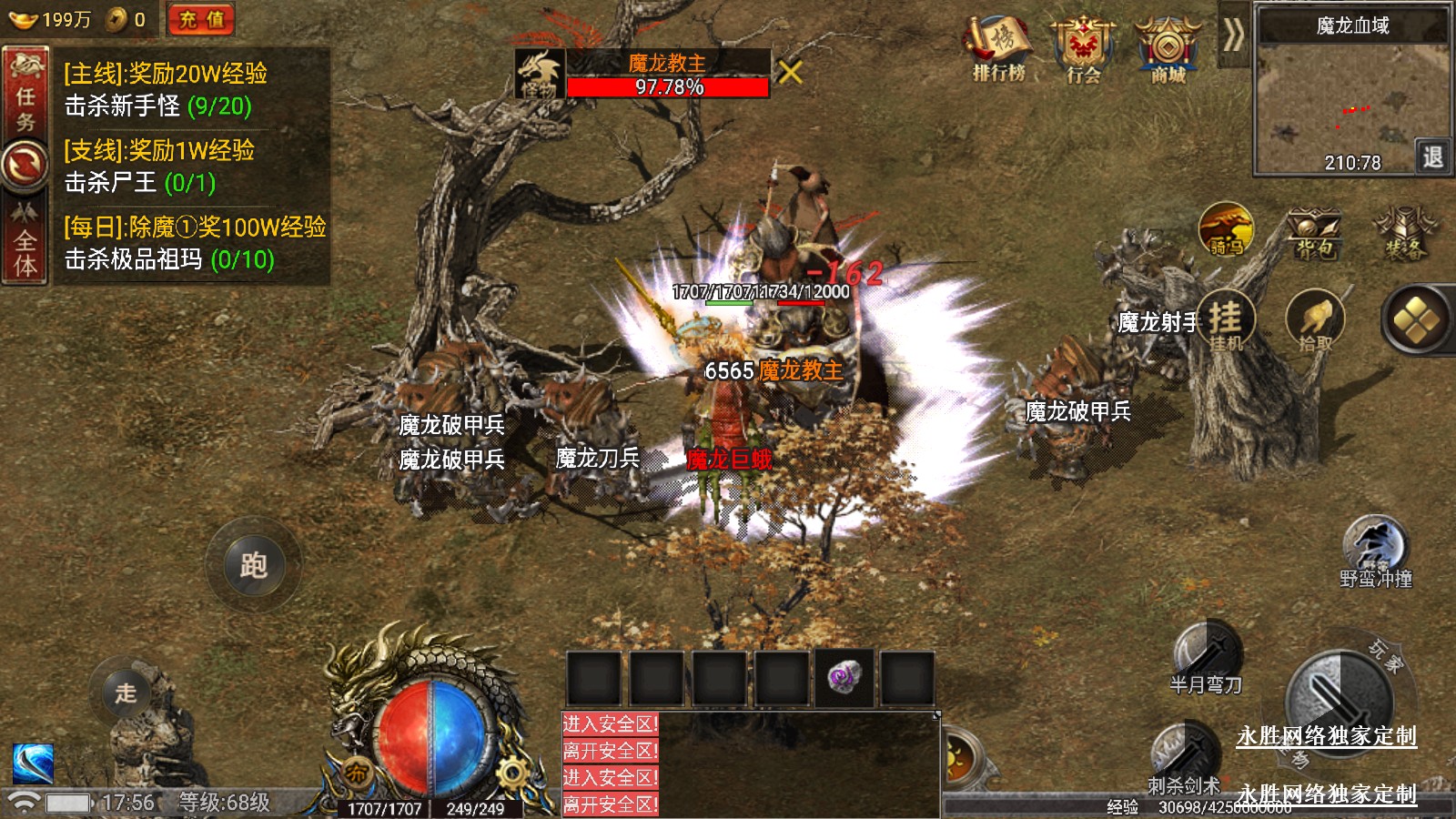Switch to walk mode with 走
1456x819 pixels.
(x=126, y=693)
